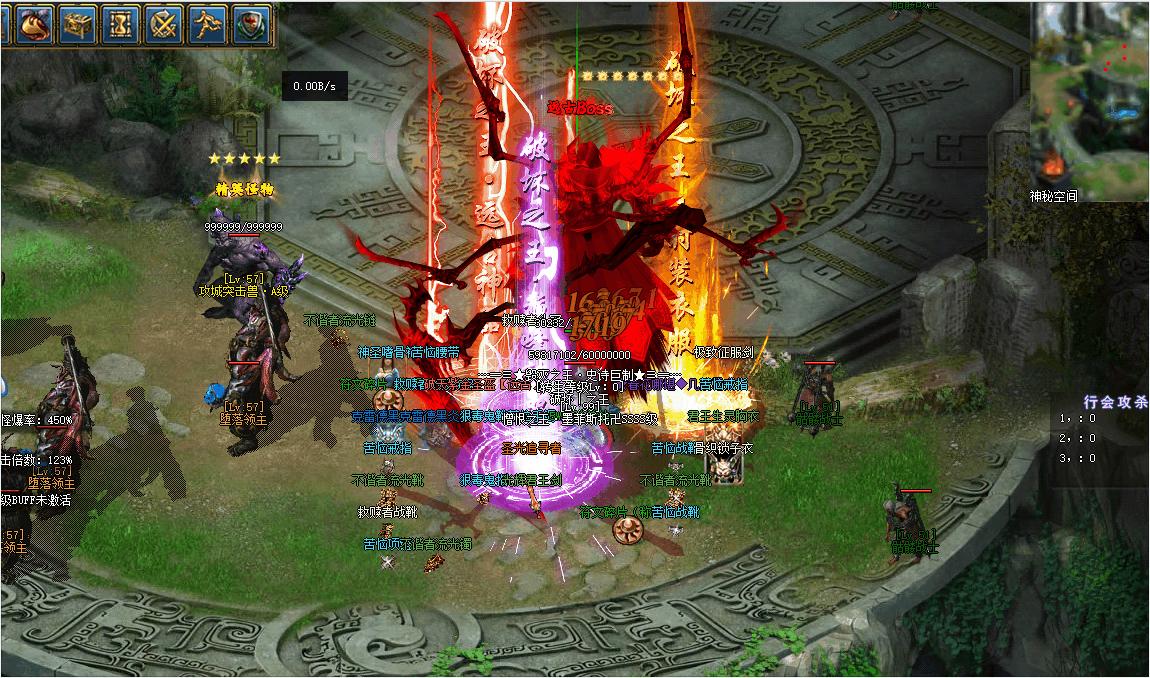Screen dimensions: 1150x678
Task: Open the shield crest icon
Action: pyautogui.click(x=250, y=24)
